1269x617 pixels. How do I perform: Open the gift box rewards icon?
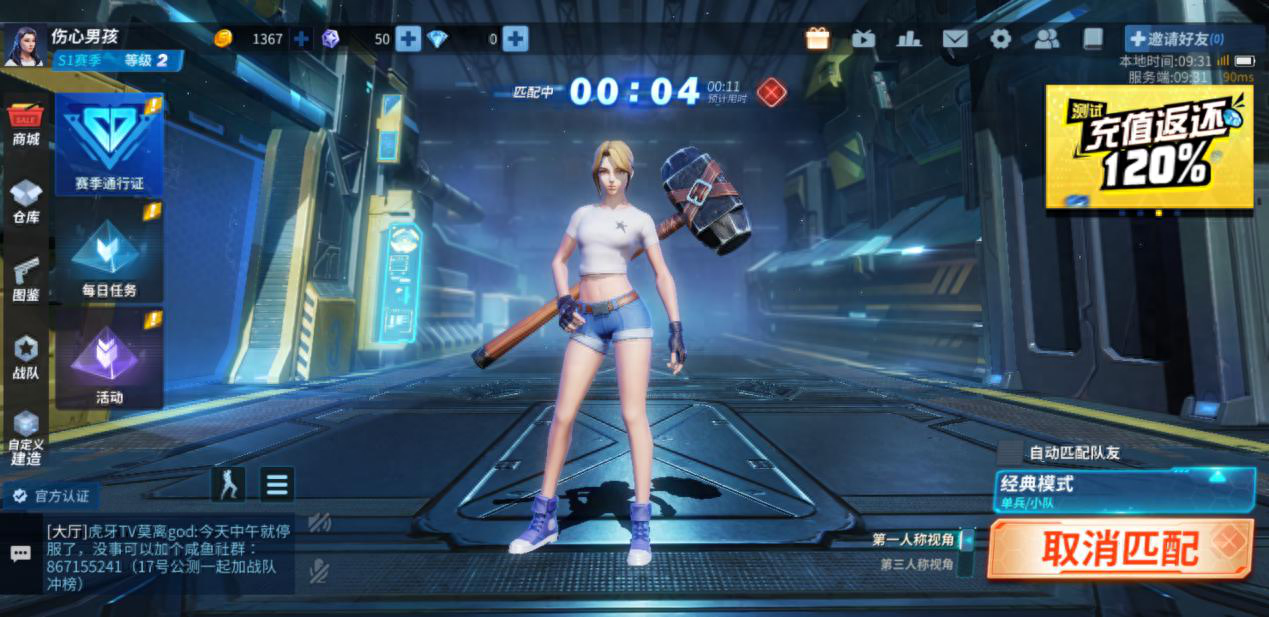[818, 39]
